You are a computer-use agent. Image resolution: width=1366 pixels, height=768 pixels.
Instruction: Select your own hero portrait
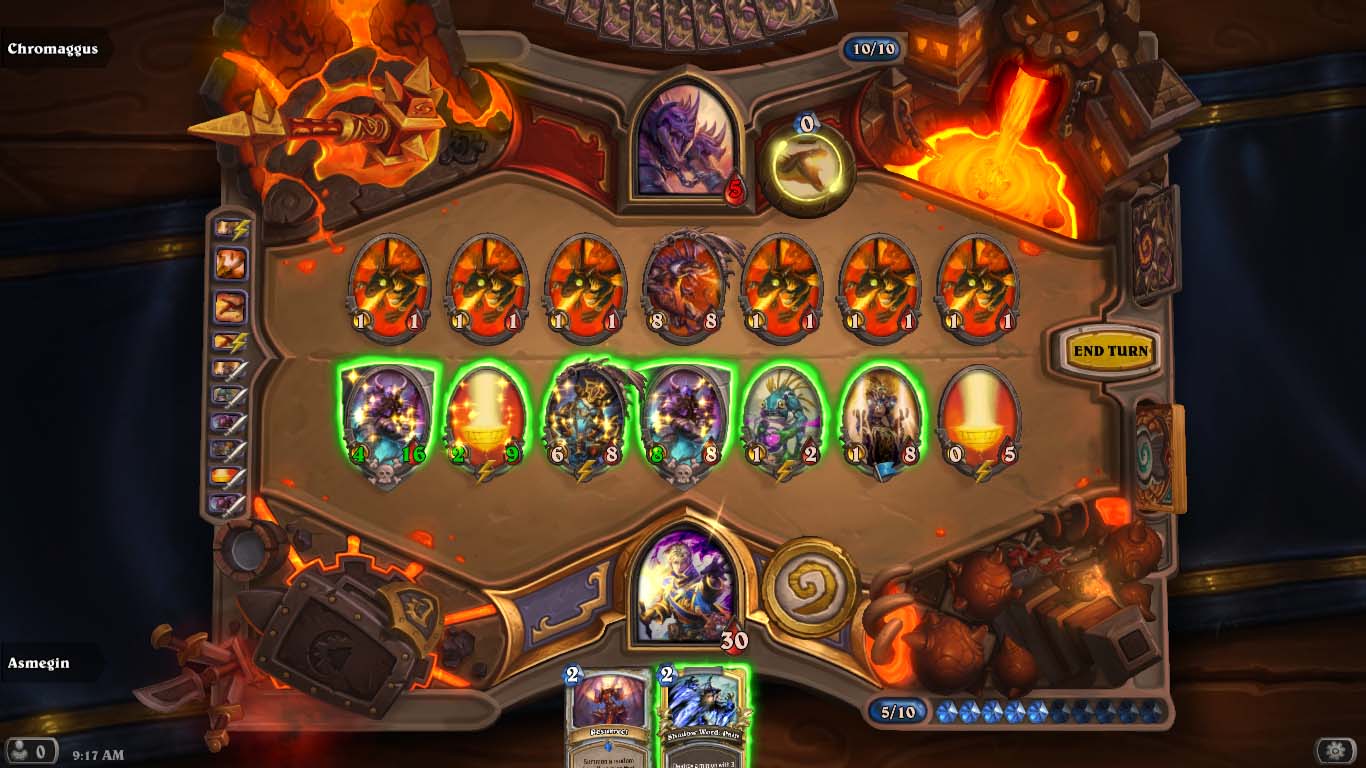[x=685, y=585]
